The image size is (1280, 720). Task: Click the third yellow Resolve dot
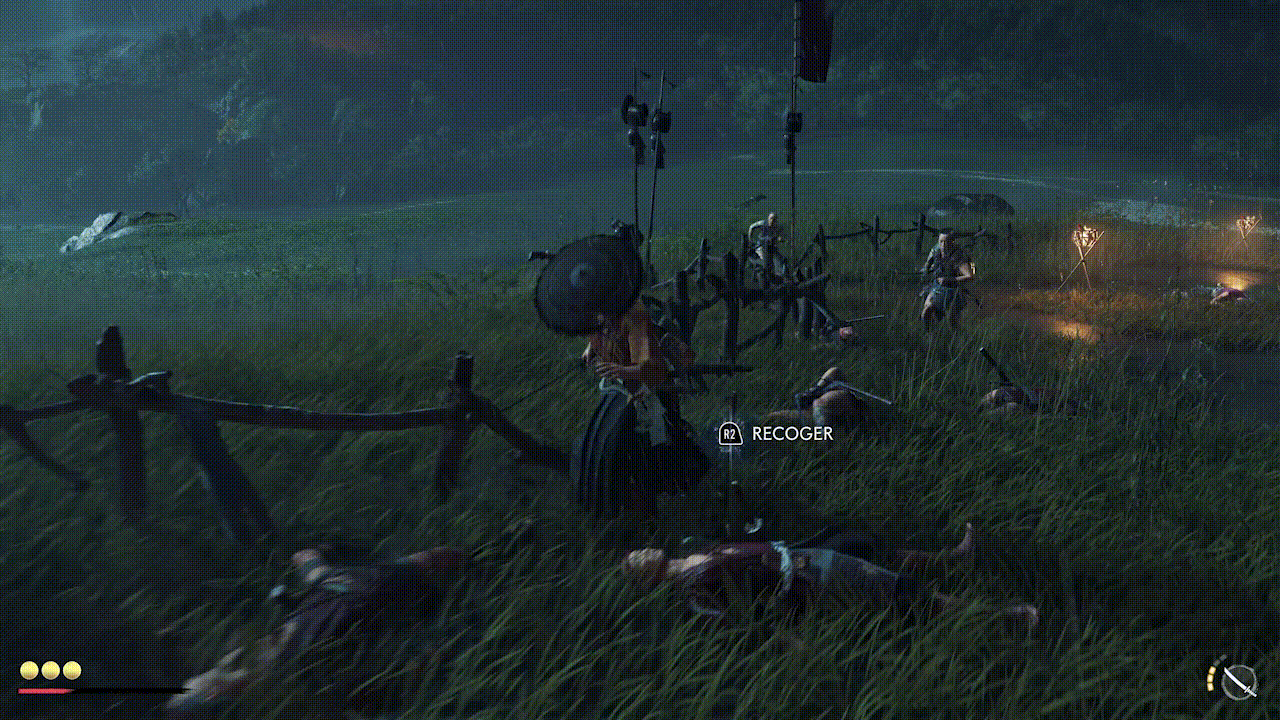point(70,671)
